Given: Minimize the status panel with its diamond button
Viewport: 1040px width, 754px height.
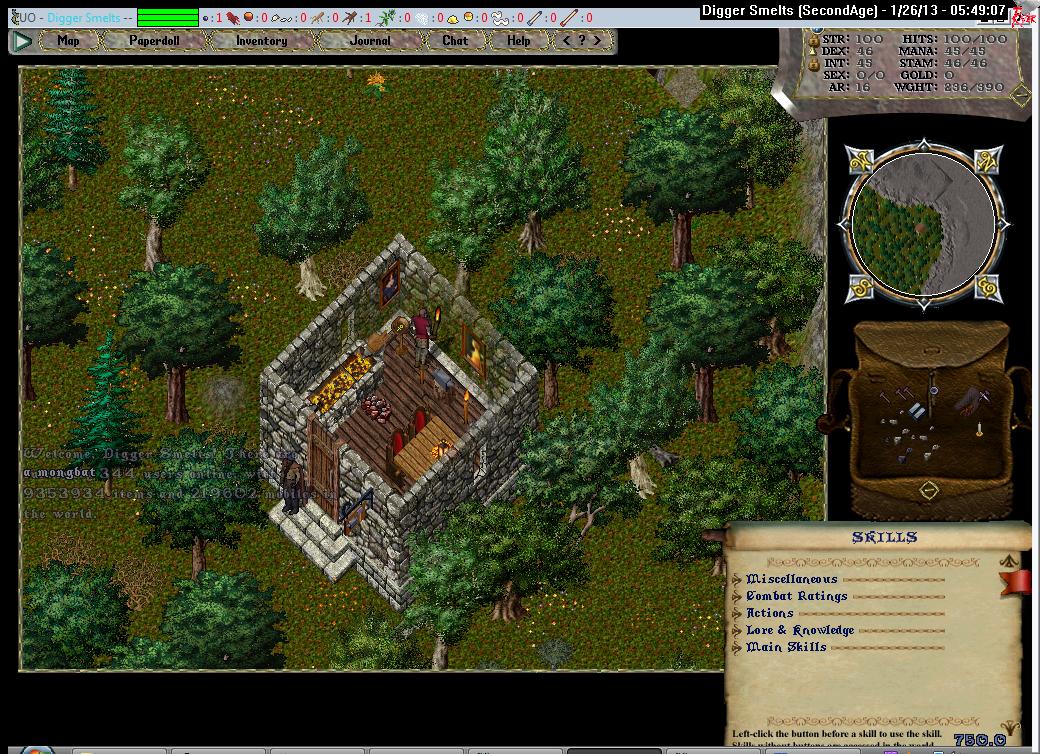Looking at the screenshot, I should point(1020,96).
